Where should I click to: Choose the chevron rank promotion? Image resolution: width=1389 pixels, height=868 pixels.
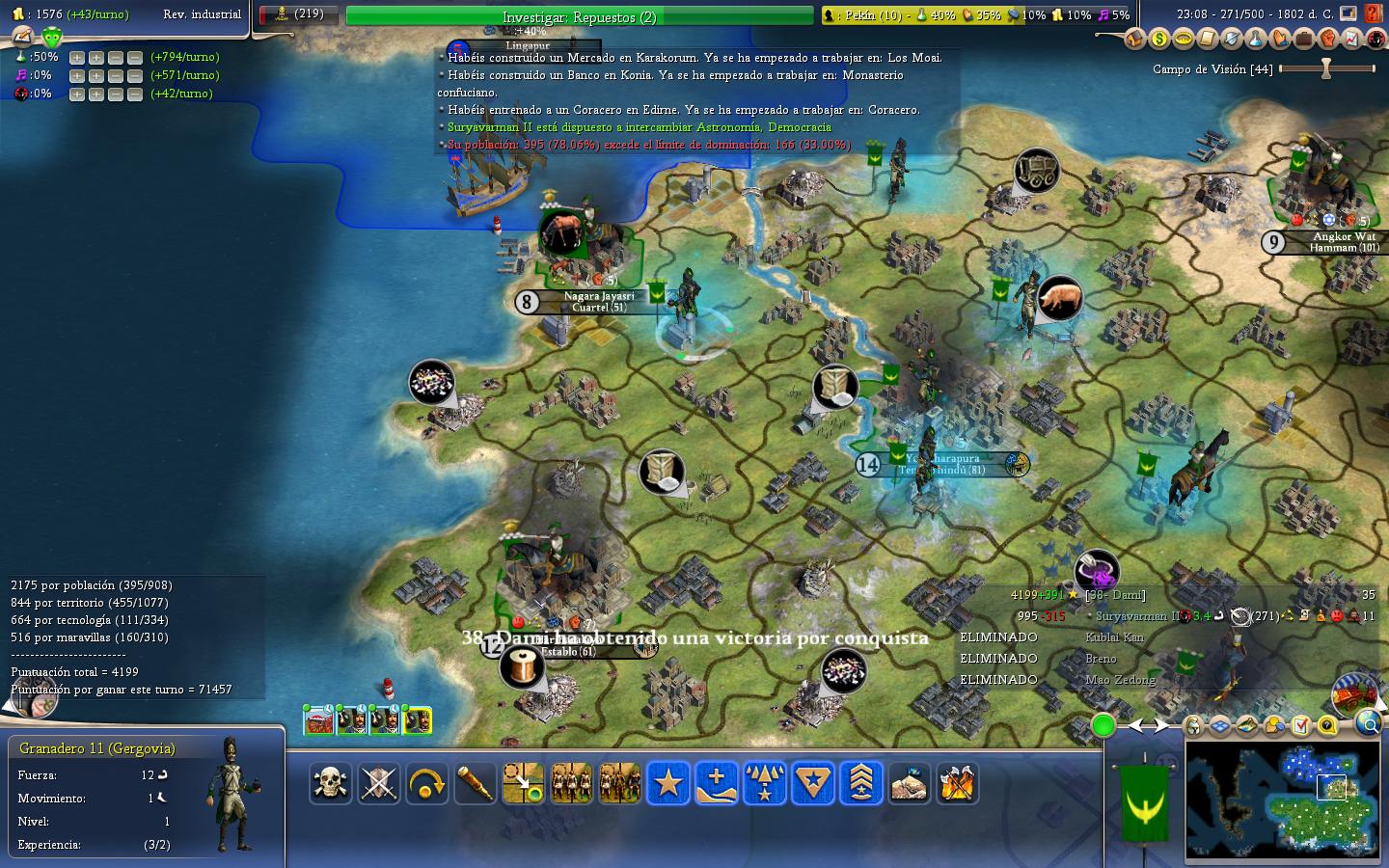coord(860,783)
